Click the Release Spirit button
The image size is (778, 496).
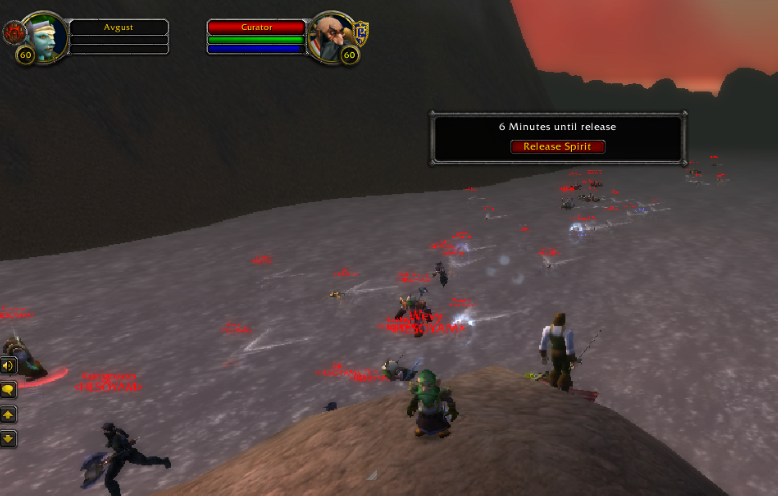558,147
